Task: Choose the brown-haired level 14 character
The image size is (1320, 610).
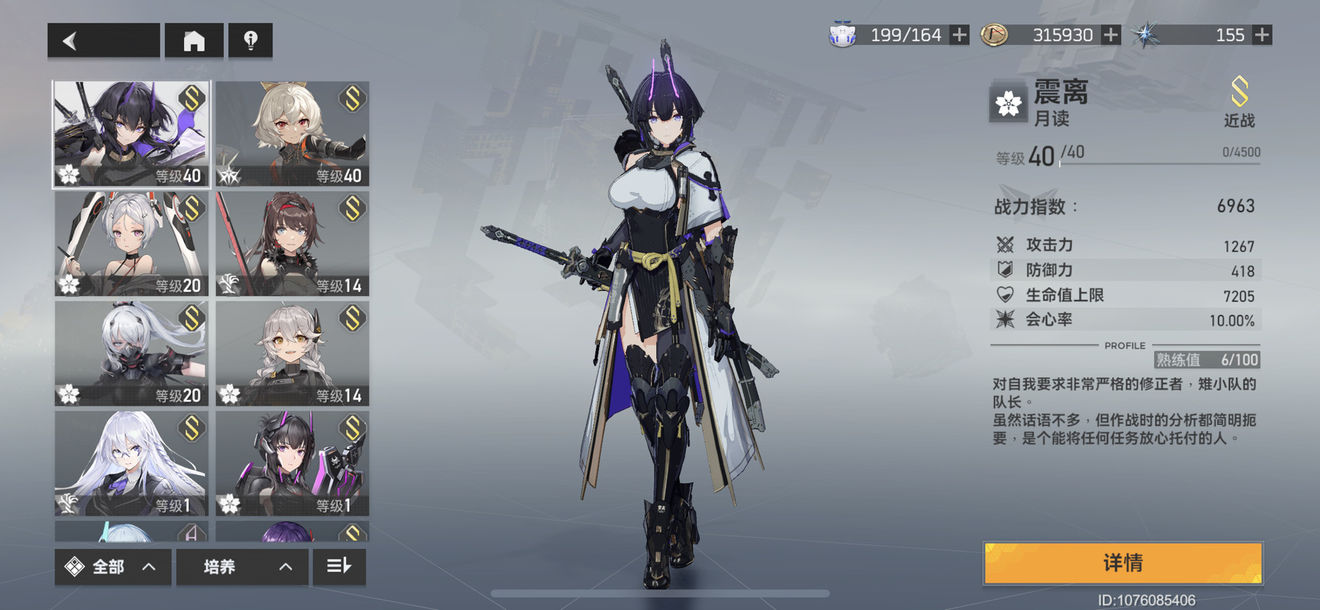Action: click(x=292, y=244)
